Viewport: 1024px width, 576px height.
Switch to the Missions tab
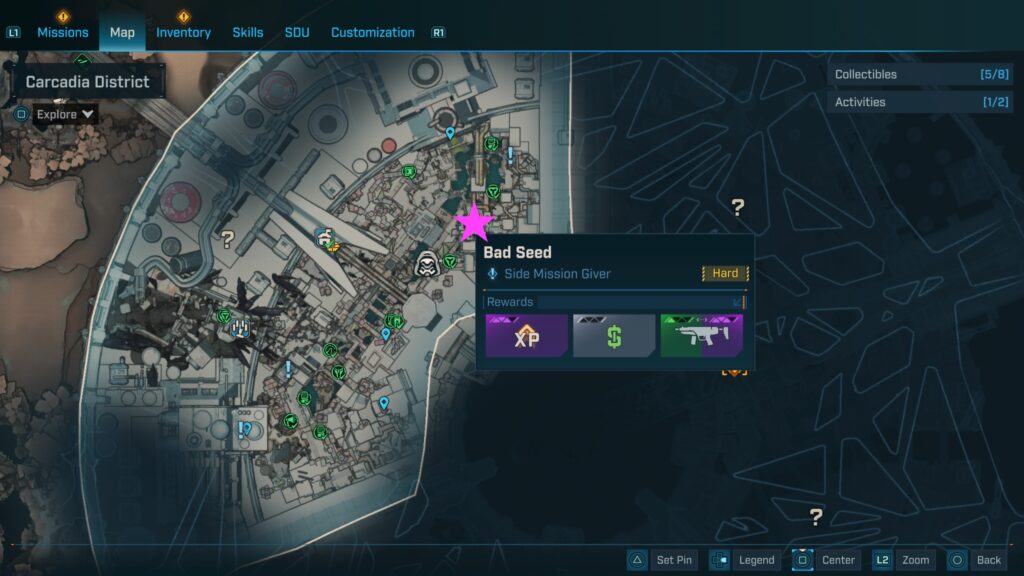[63, 32]
